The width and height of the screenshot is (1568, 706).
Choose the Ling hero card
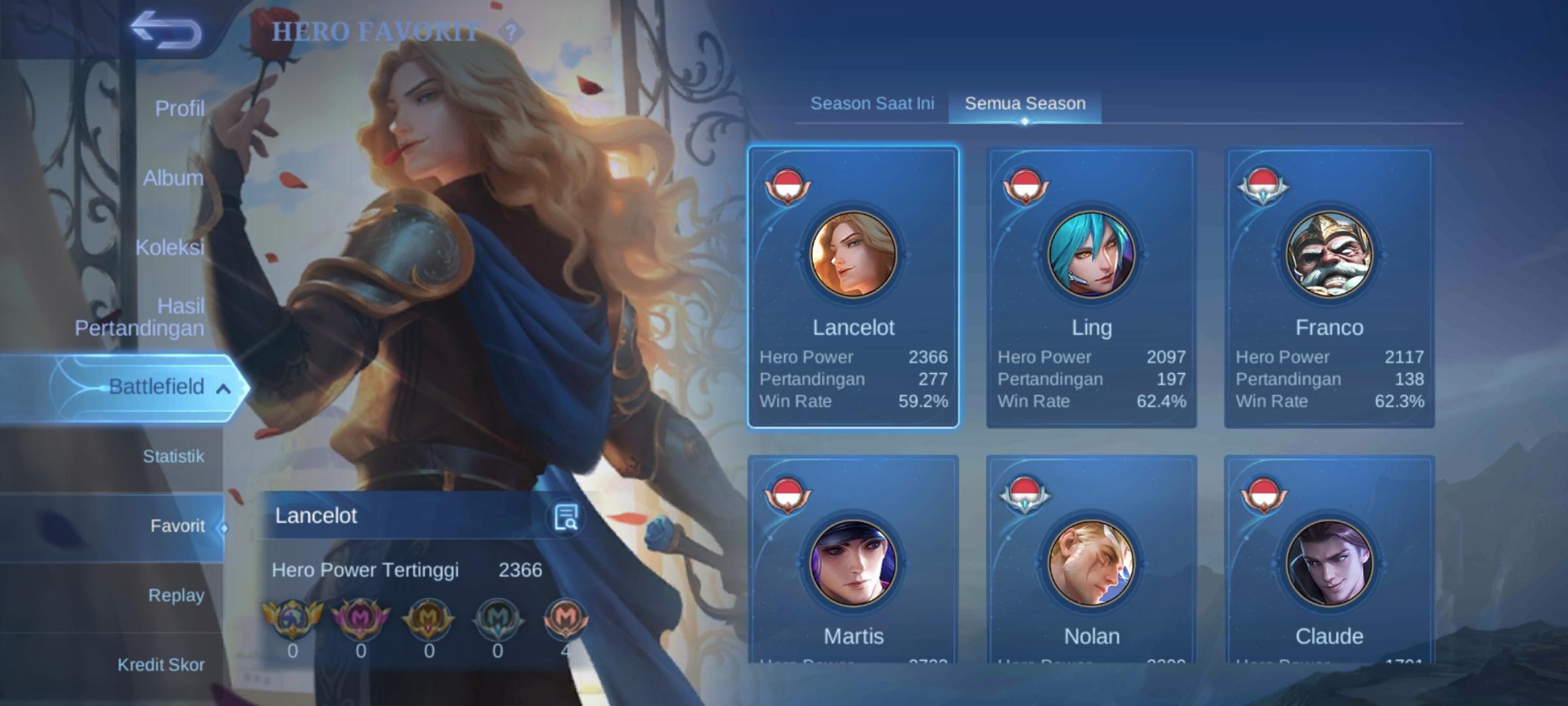[x=1091, y=288]
